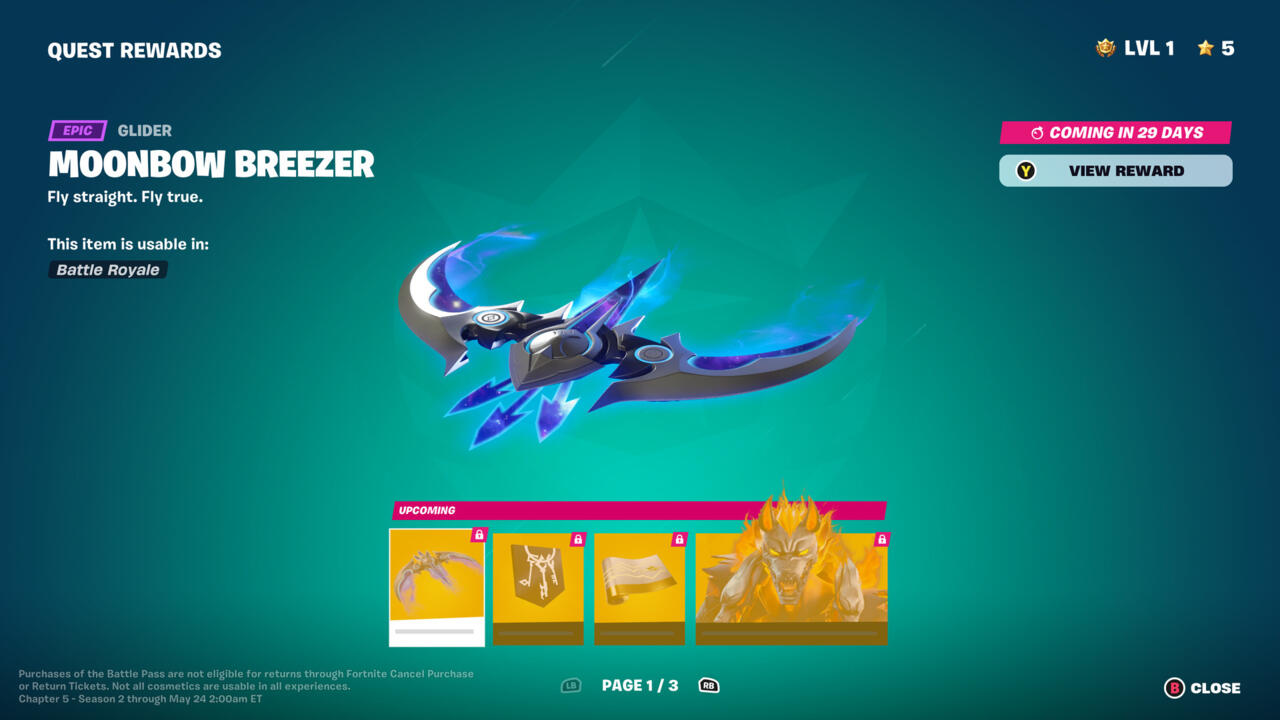Select the locked golden wrap reward tile
1280x720 pixels.
[x=639, y=588]
